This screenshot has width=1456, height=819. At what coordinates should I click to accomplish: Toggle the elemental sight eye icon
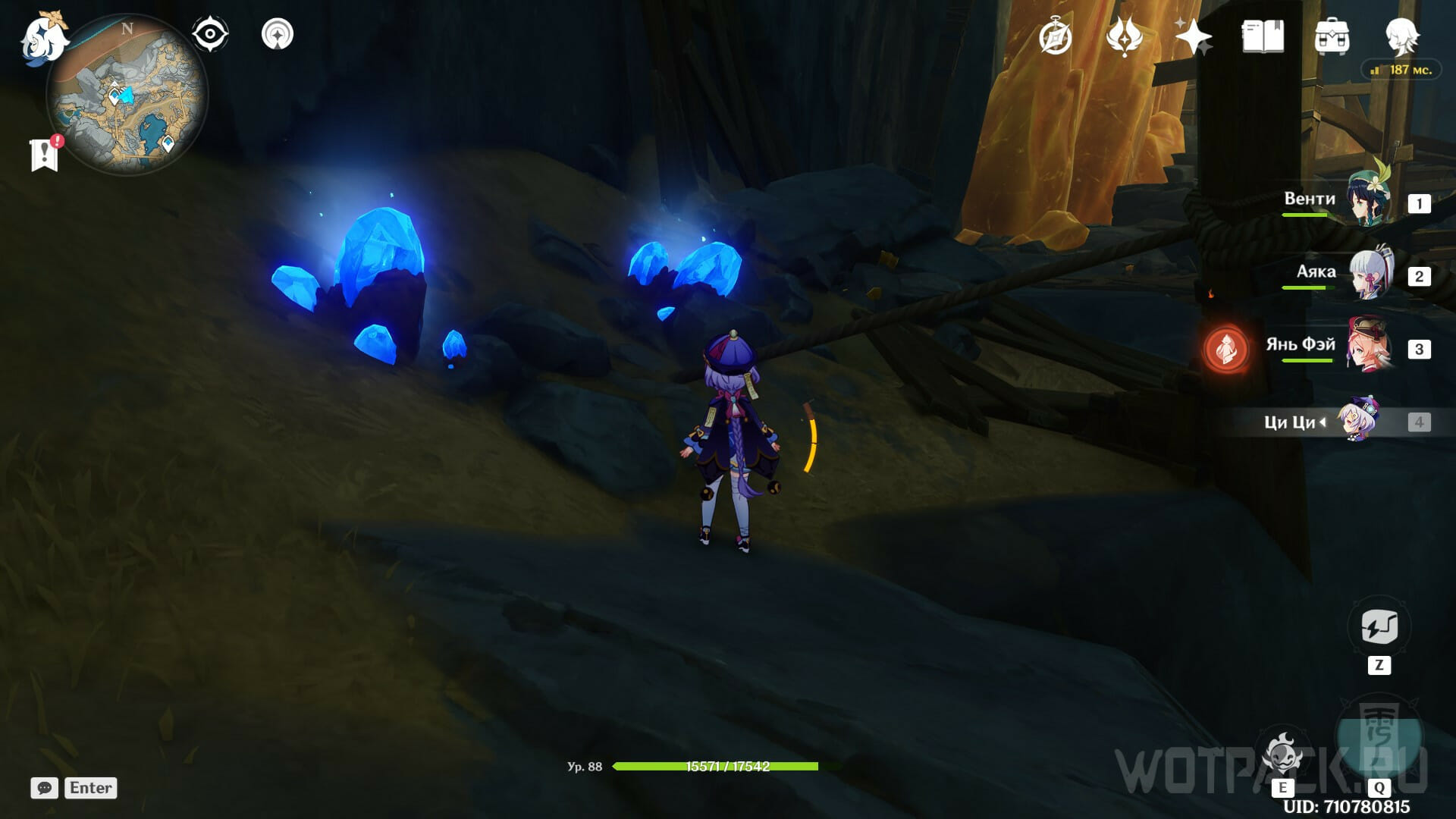click(209, 34)
